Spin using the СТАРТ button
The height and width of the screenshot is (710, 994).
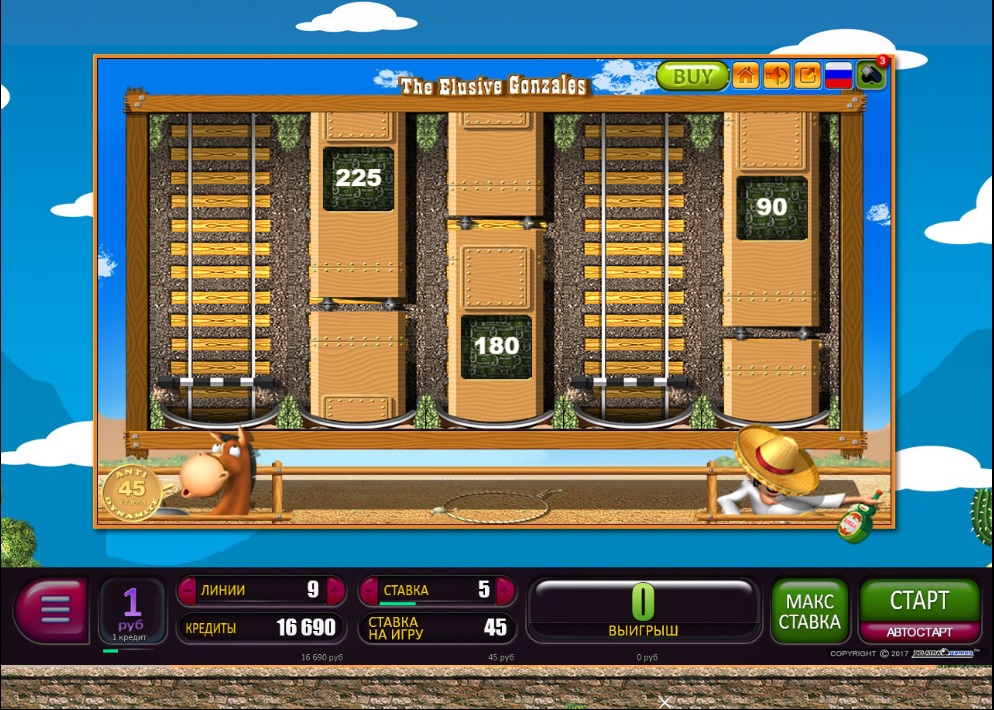pos(919,600)
